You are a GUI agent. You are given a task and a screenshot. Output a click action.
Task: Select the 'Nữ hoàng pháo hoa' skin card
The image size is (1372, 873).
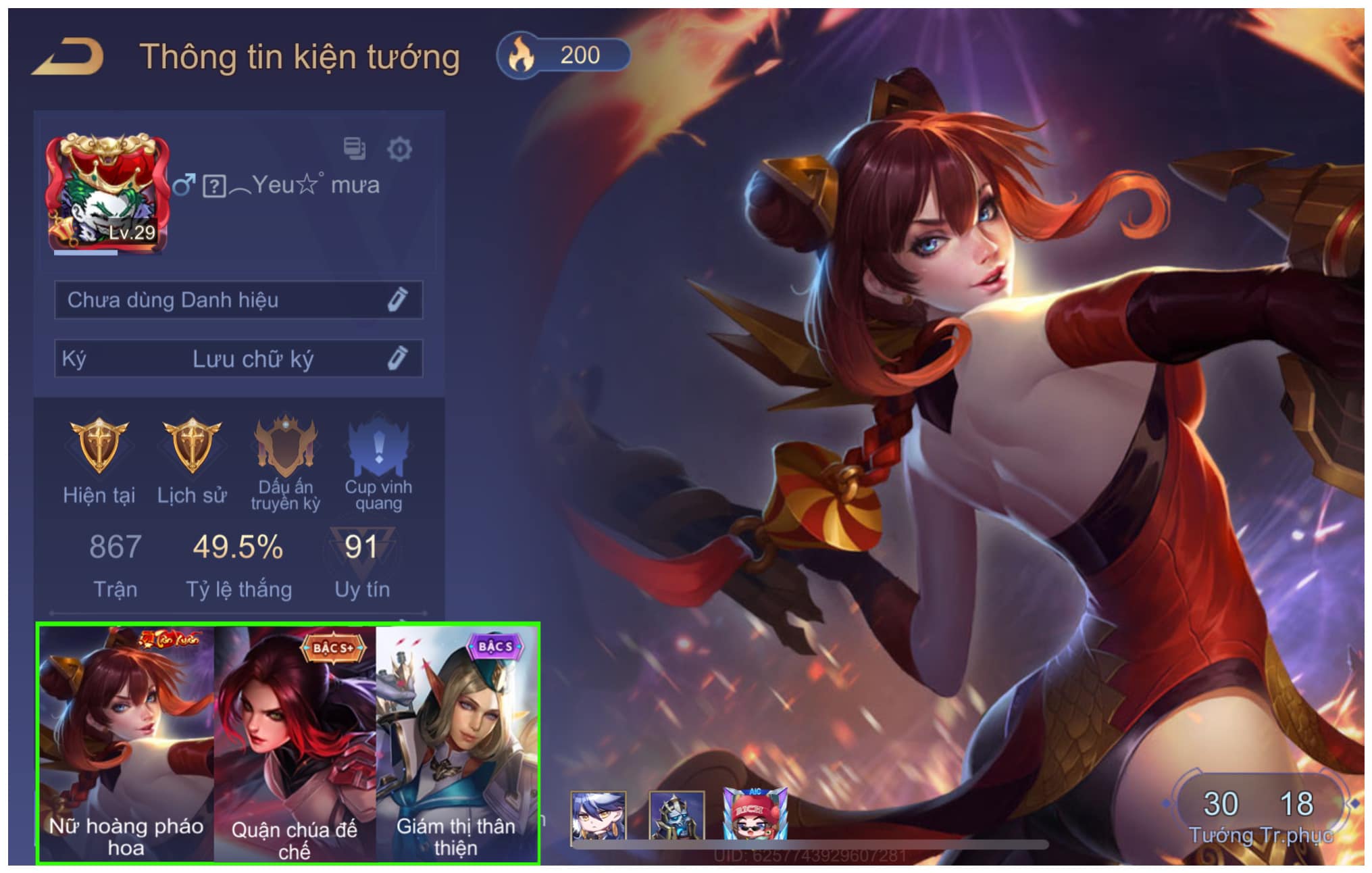pyautogui.click(x=126, y=743)
